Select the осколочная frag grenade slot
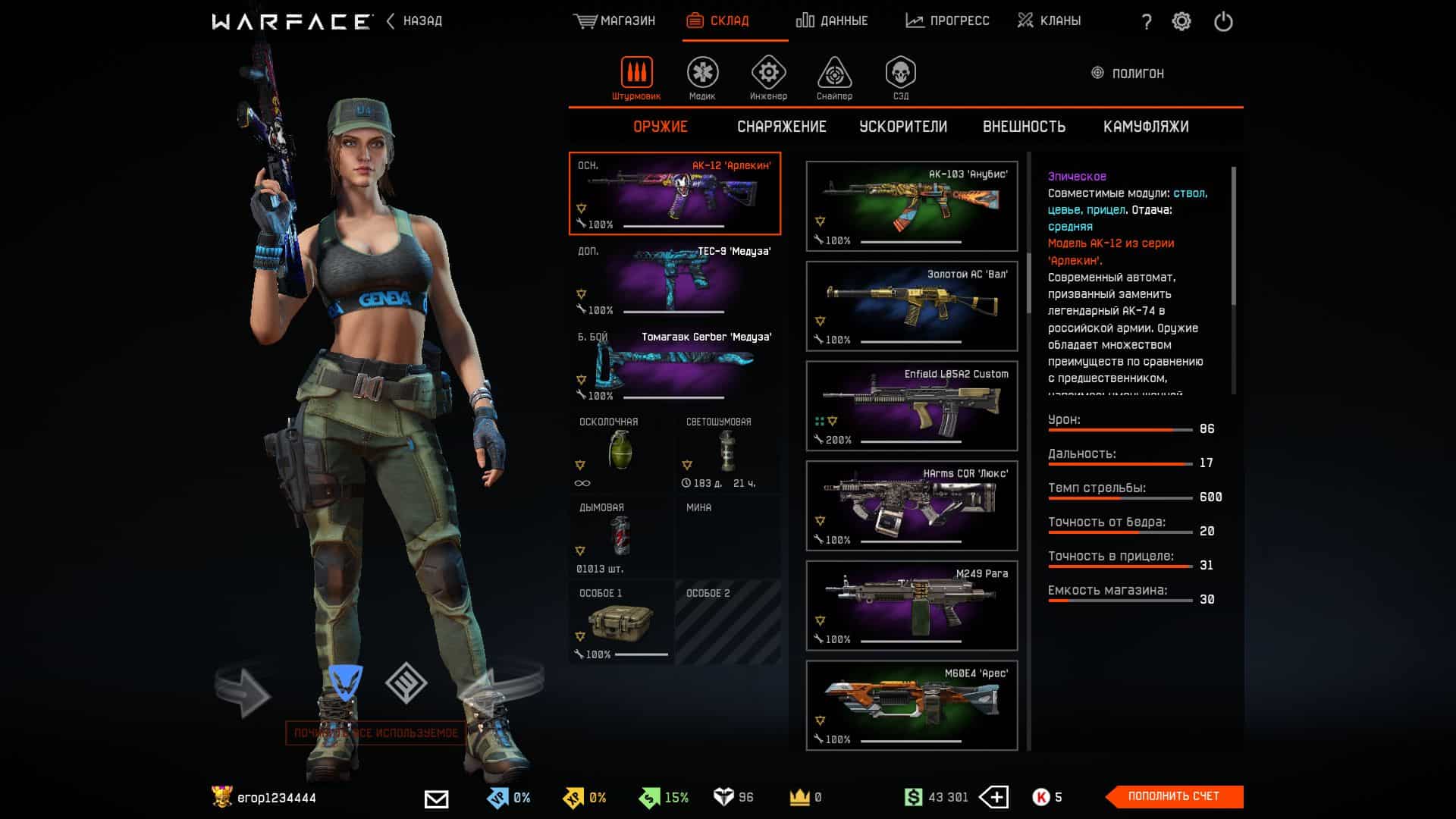Viewport: 1456px width, 819px height. [x=620, y=453]
